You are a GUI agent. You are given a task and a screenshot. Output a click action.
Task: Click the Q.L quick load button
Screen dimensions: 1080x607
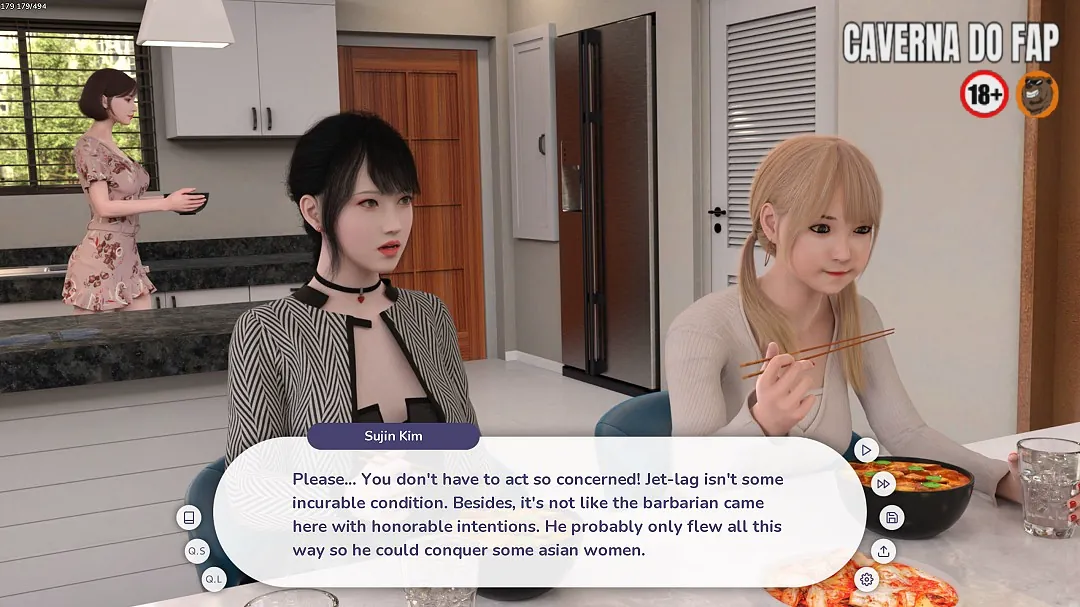tap(213, 579)
